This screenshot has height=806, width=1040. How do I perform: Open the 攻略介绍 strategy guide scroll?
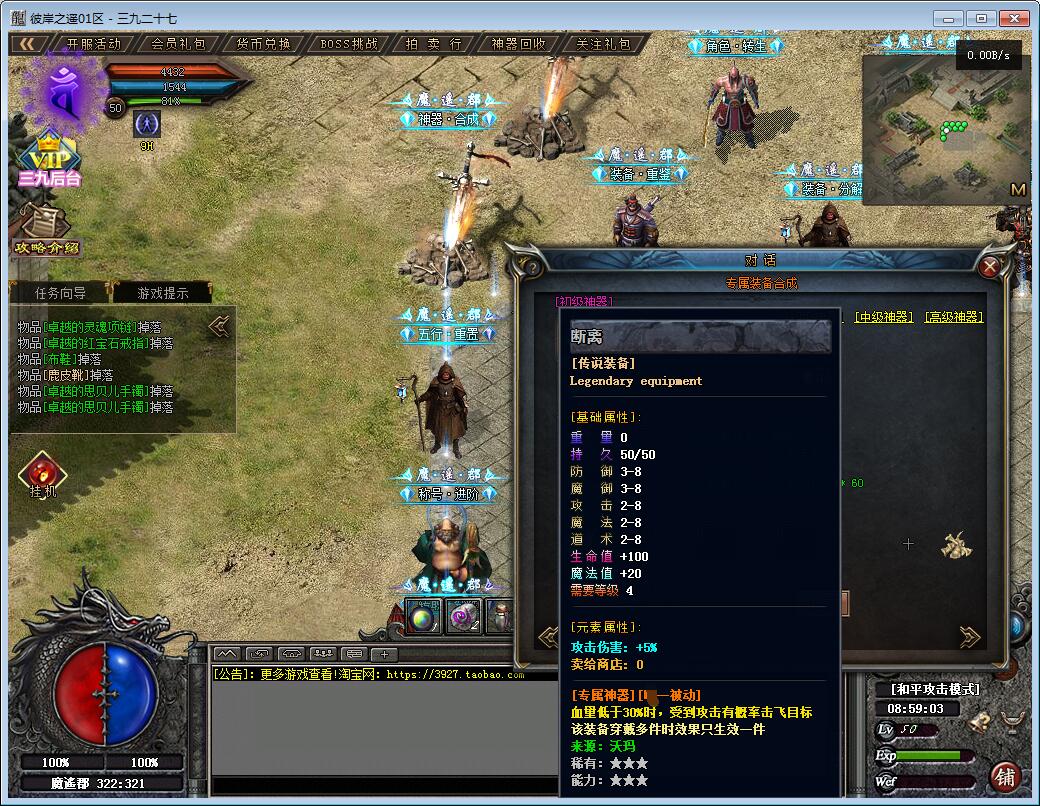[x=45, y=230]
